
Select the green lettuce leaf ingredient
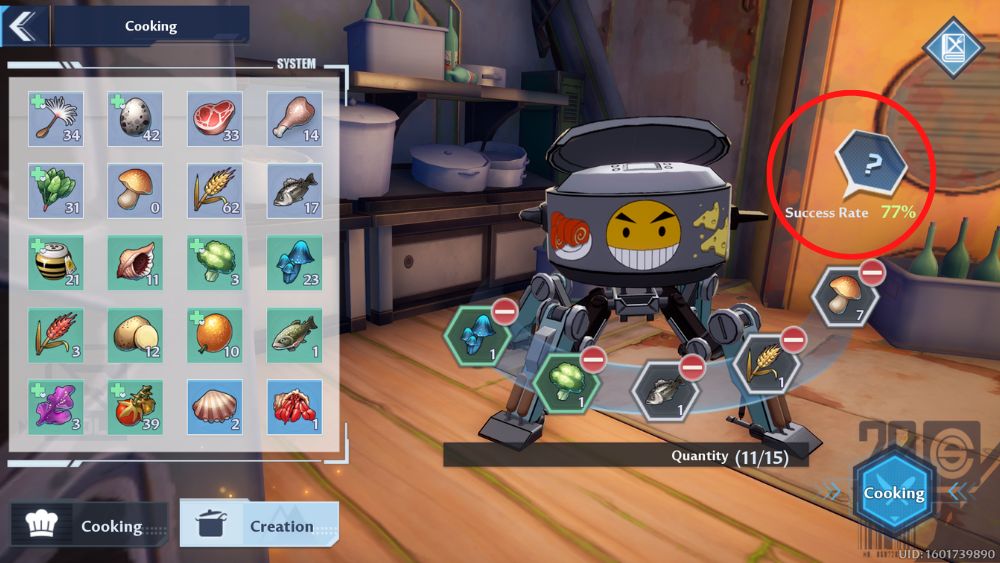55,191
